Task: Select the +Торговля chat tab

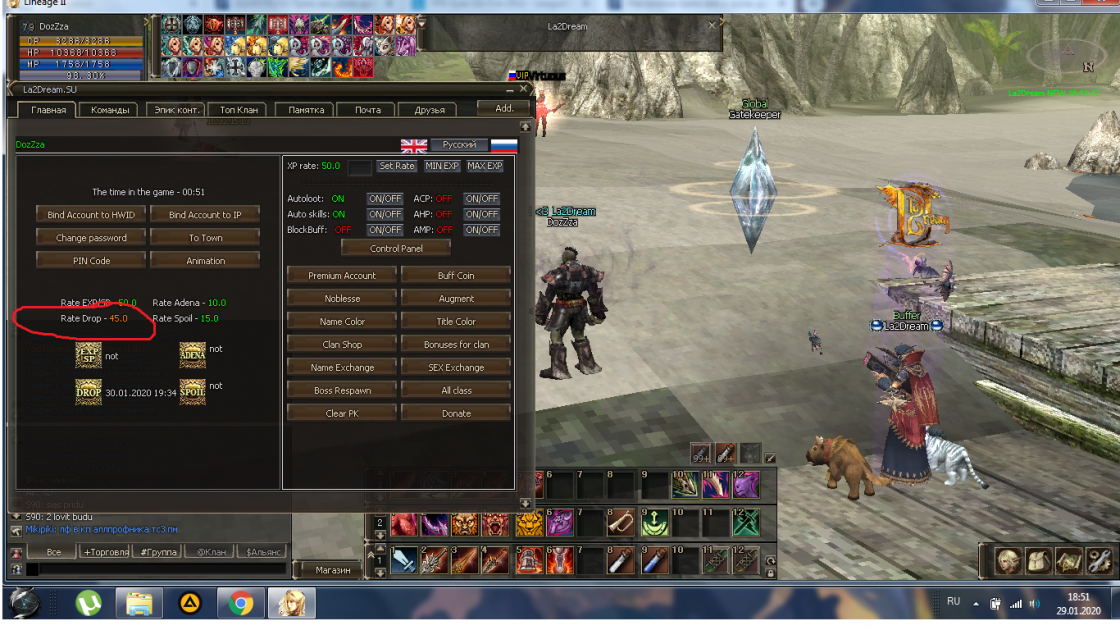Action: 105,552
